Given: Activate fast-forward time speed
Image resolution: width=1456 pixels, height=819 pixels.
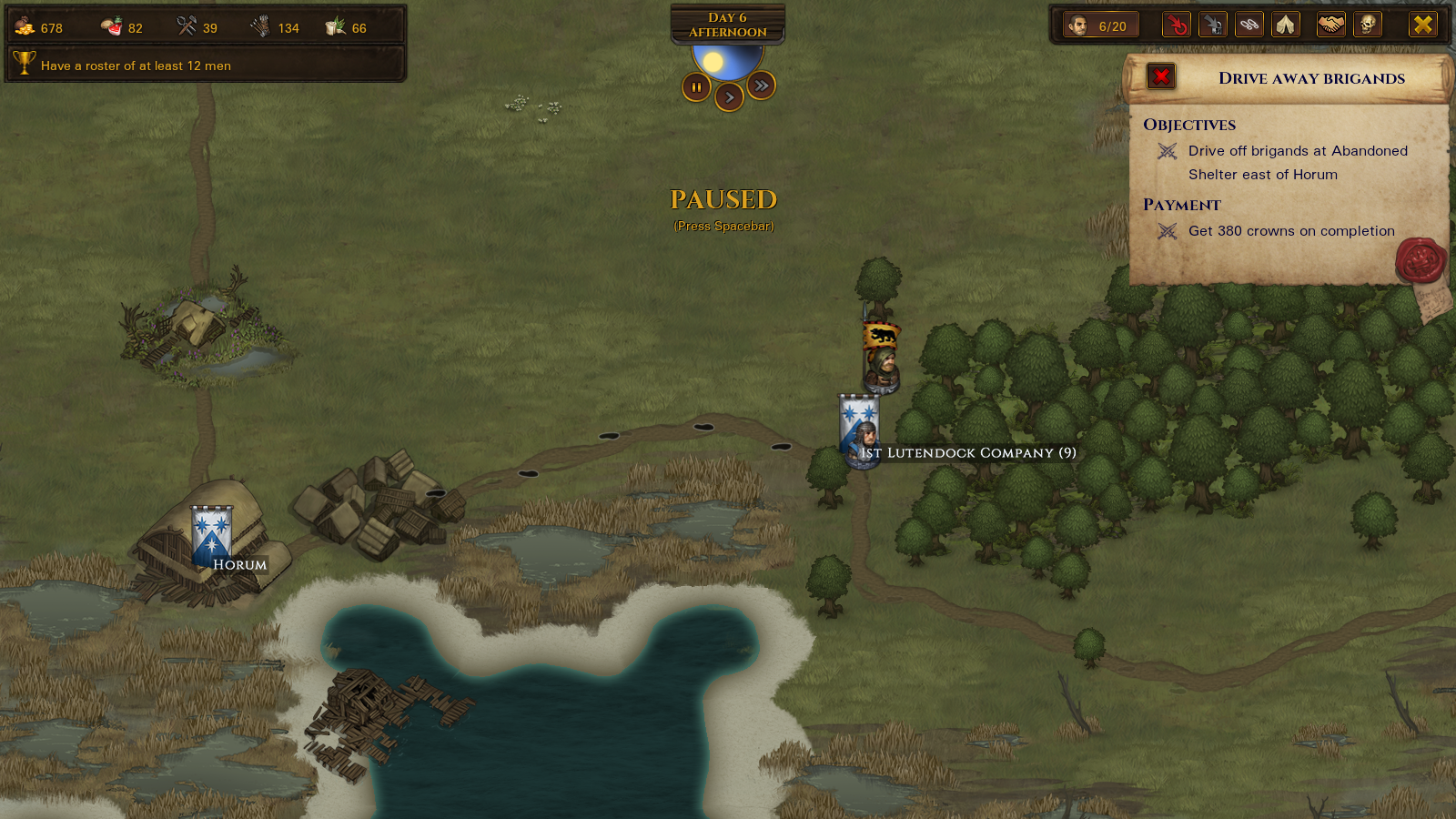Looking at the screenshot, I should [761, 86].
